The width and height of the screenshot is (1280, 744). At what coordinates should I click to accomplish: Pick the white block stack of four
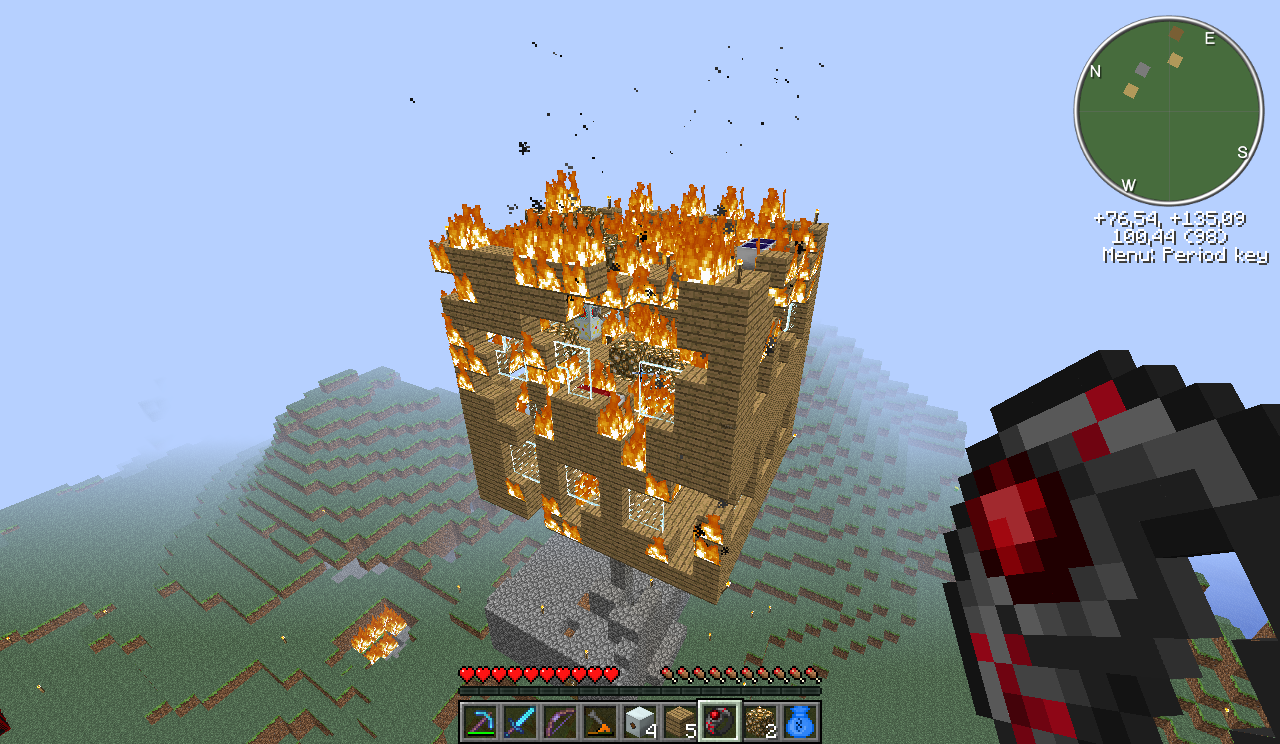[x=640, y=721]
